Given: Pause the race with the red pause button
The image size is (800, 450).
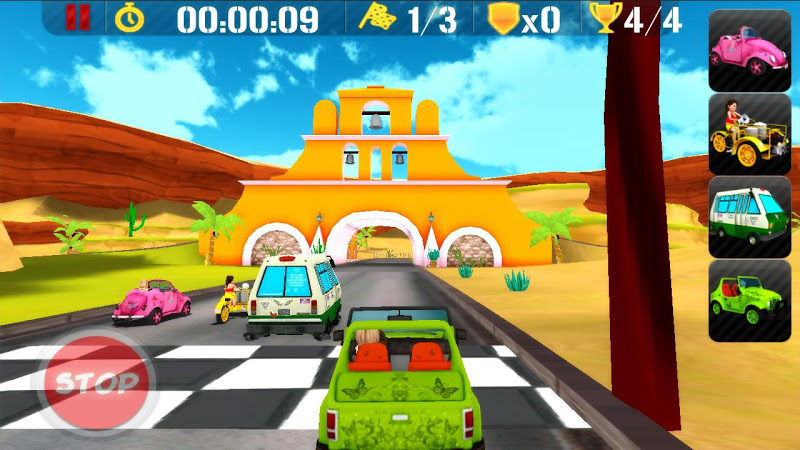Looking at the screenshot, I should (72, 18).
